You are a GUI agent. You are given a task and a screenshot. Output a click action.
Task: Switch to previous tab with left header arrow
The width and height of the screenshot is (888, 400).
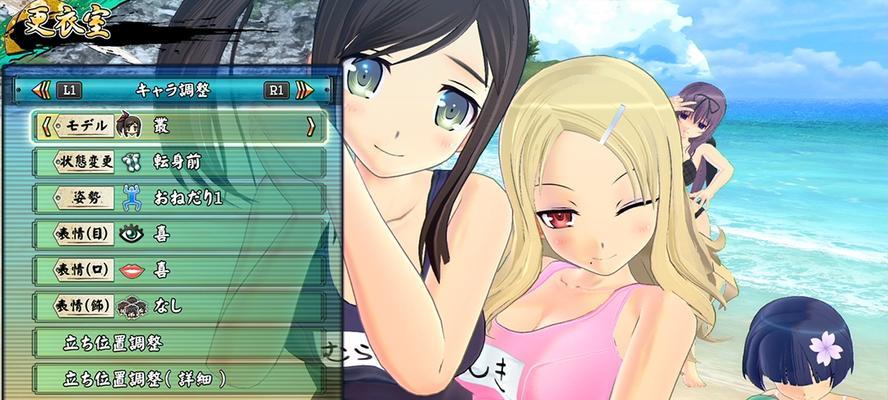[x=41, y=90]
